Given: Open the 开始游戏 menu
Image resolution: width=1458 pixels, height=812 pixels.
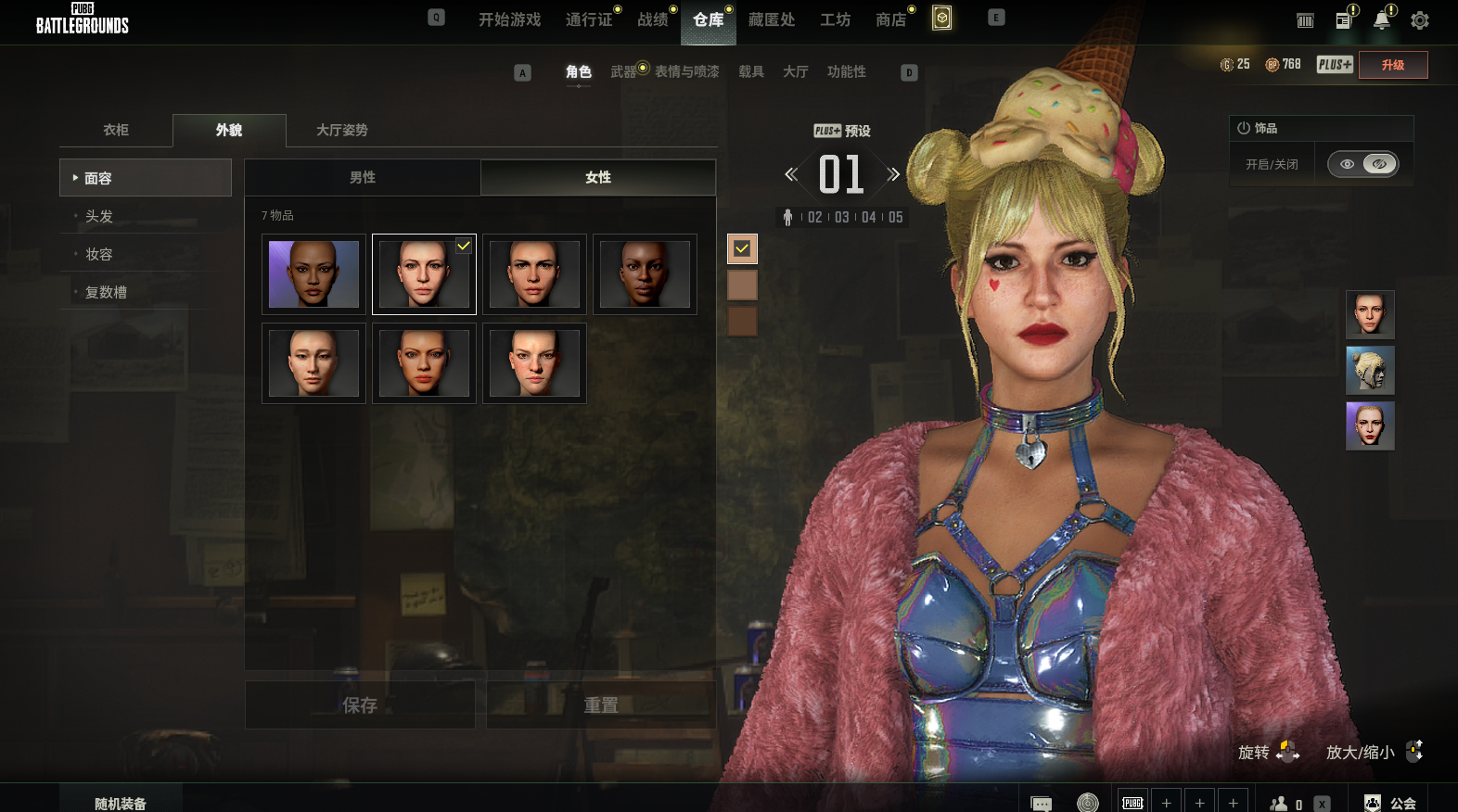Looking at the screenshot, I should [x=509, y=19].
